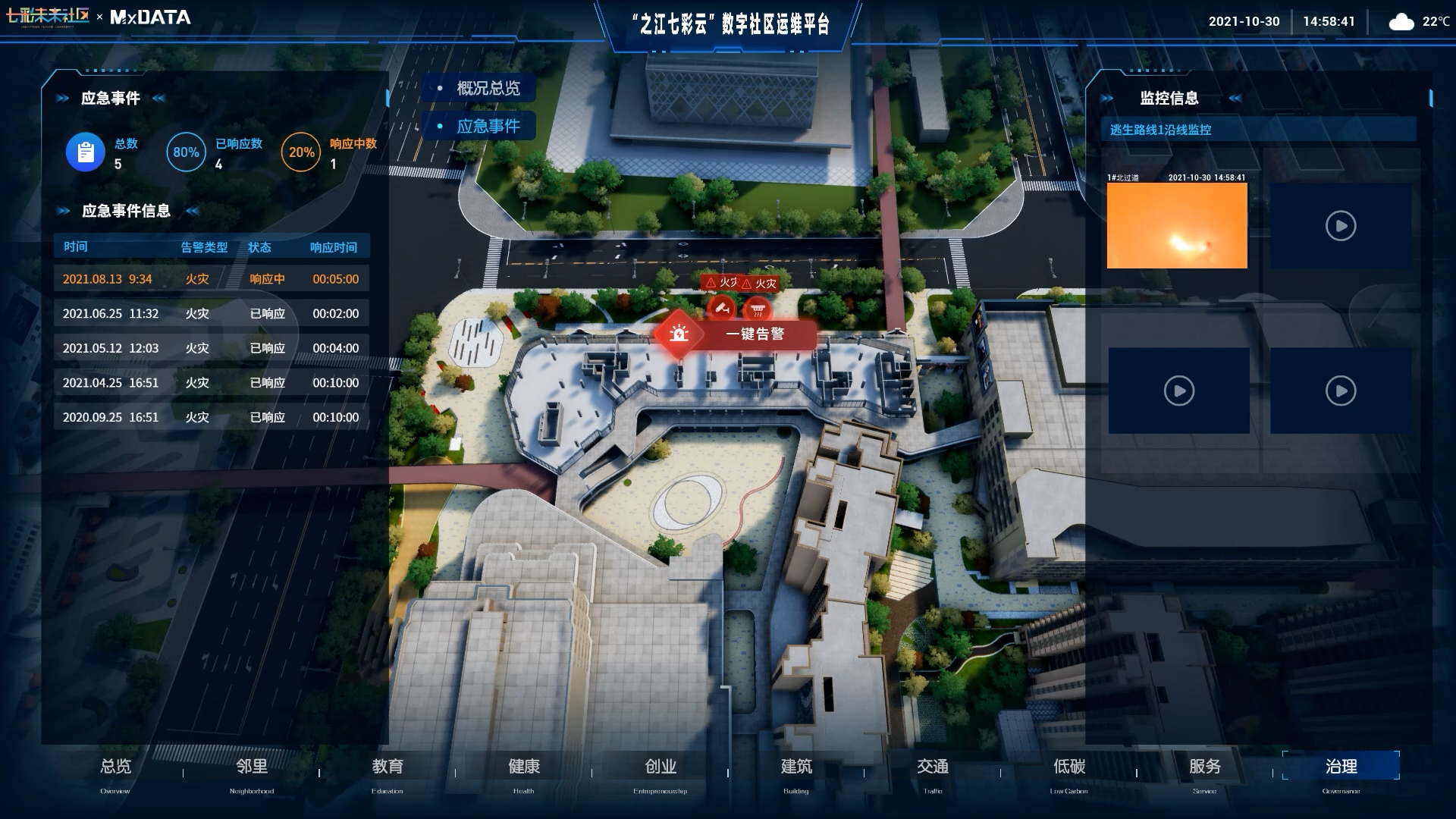Viewport: 1456px width, 819px height.
Task: Click the smoke detector alarm icon on the map
Action: (x=758, y=309)
